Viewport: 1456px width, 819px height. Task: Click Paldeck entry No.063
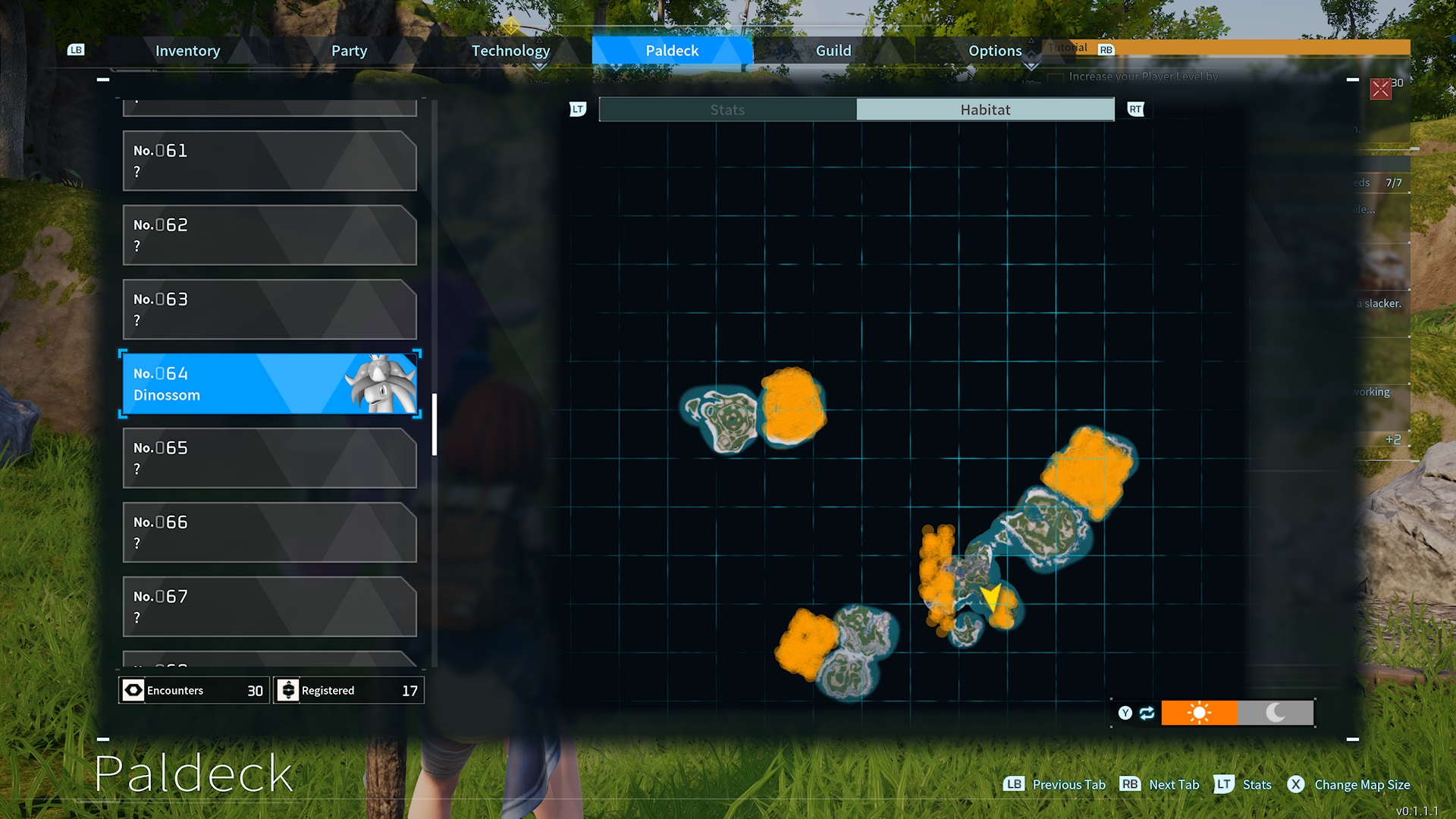269,309
